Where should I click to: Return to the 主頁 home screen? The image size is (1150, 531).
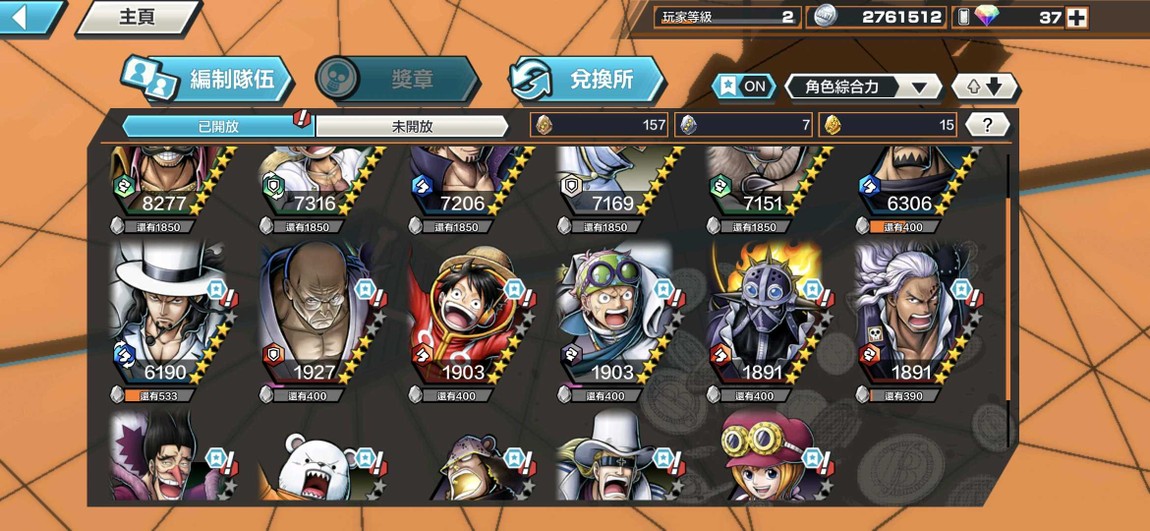137,17
